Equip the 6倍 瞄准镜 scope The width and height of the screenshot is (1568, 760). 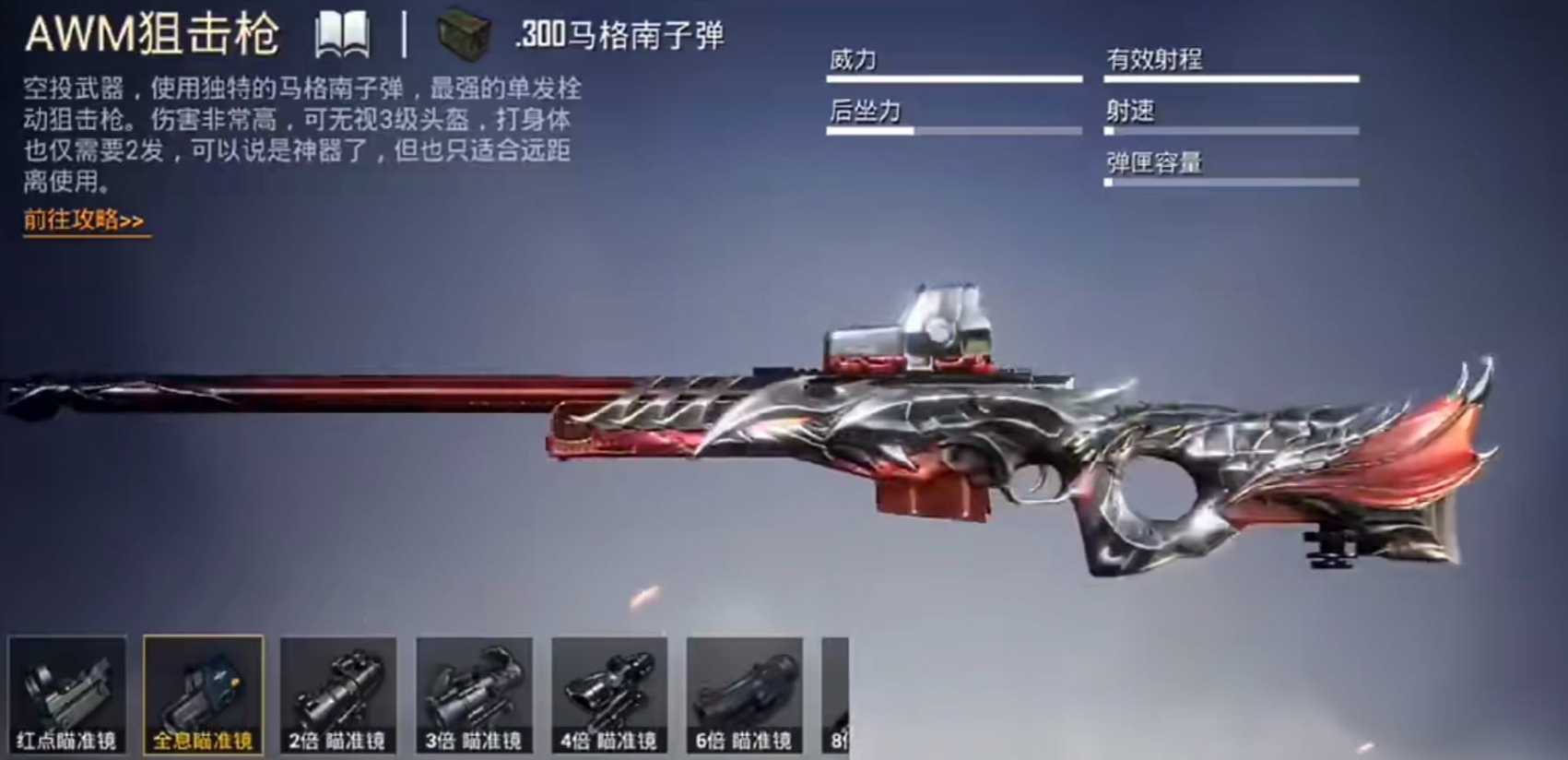[745, 696]
